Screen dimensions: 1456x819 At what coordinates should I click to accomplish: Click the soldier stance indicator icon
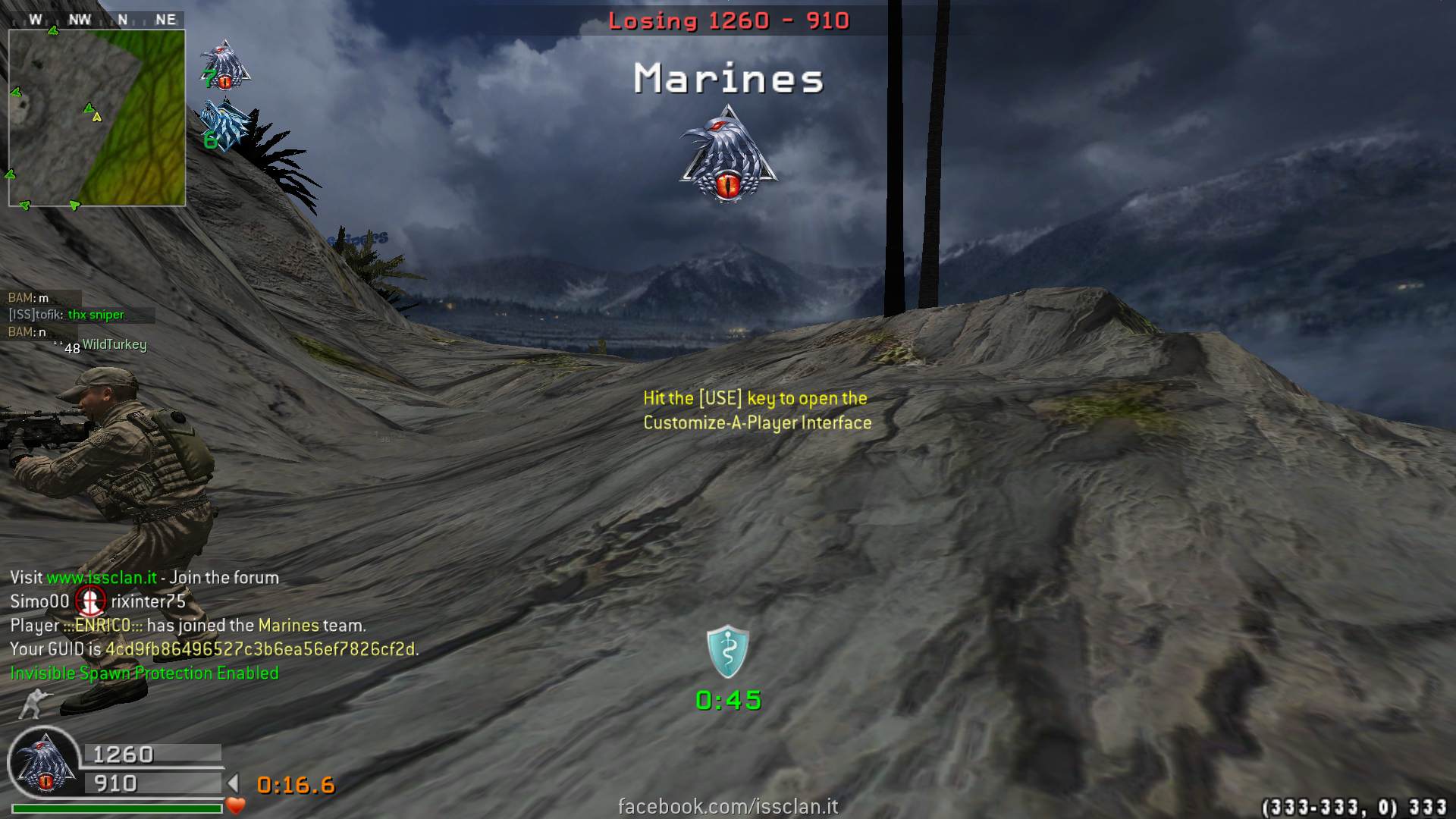35,704
